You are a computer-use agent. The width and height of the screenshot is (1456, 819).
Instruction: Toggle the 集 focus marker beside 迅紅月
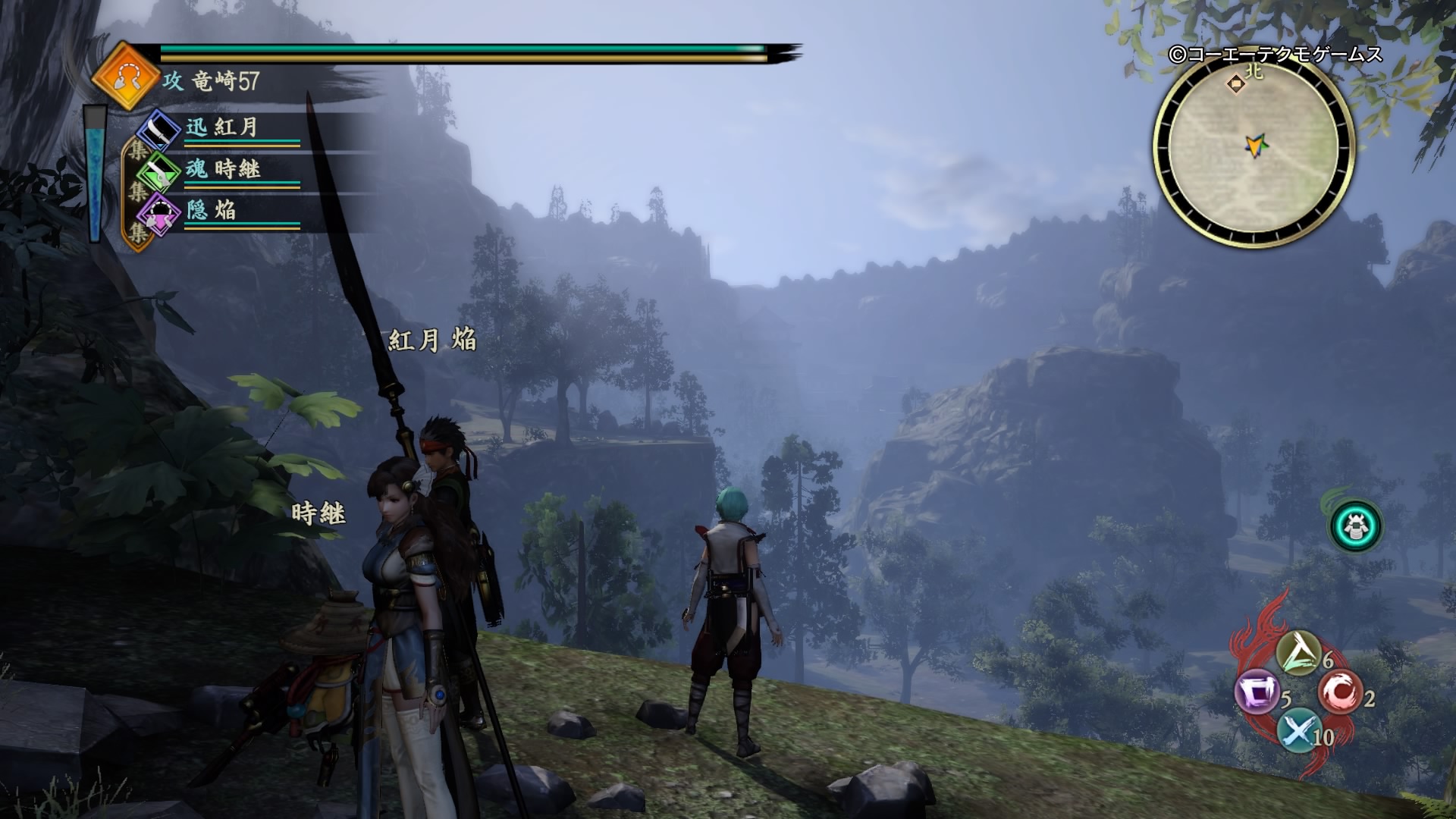pos(136,149)
